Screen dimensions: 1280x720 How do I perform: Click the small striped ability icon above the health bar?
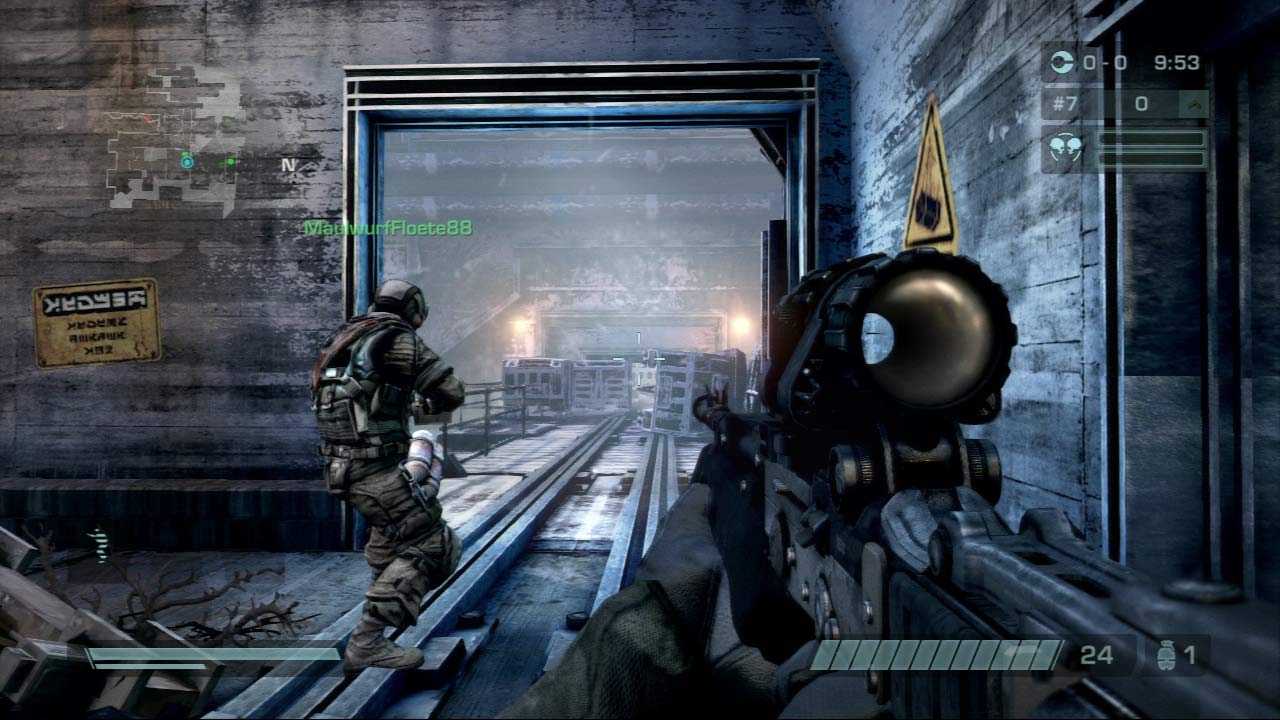coord(98,543)
